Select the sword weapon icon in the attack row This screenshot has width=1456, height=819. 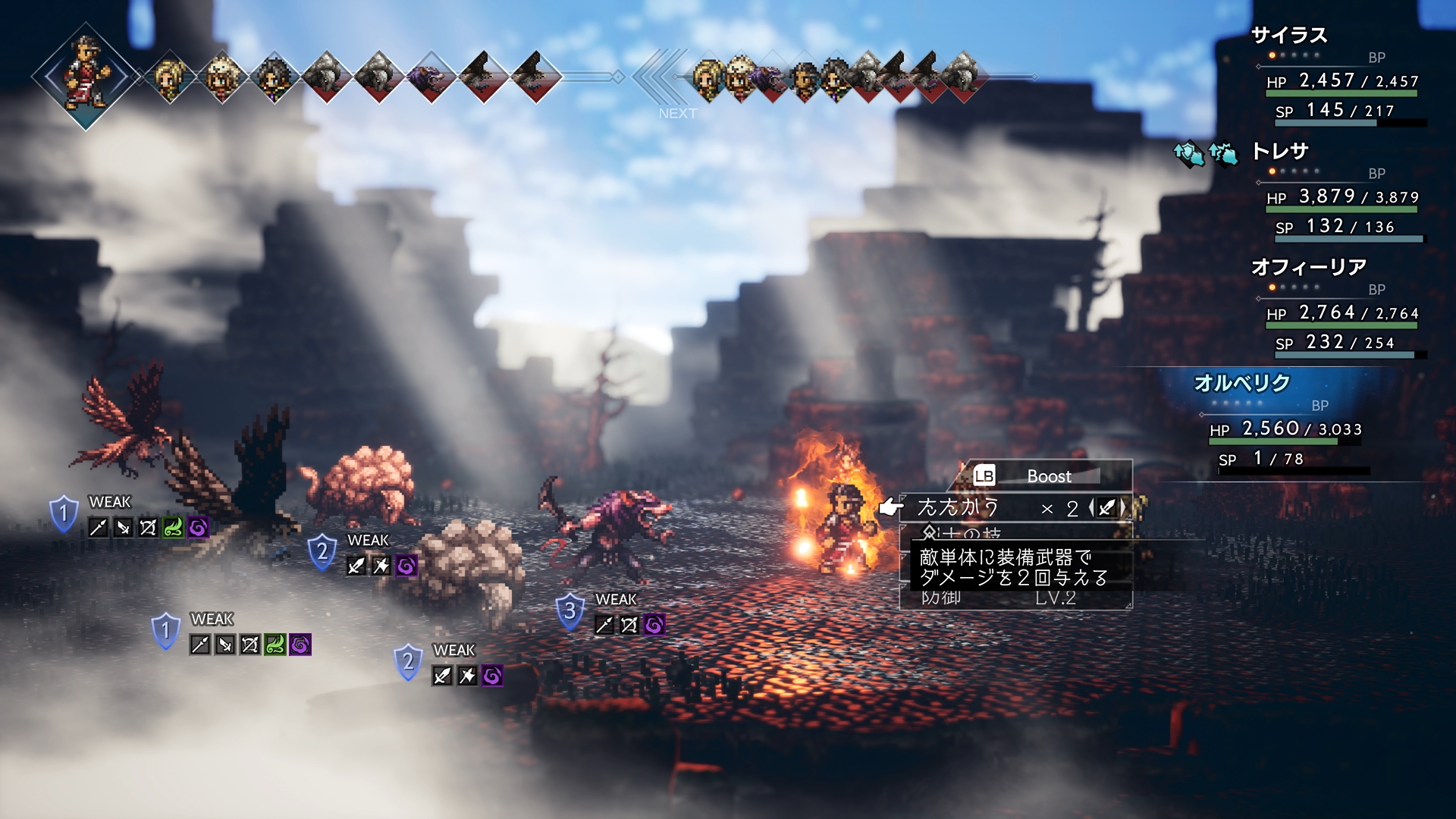point(1107,508)
